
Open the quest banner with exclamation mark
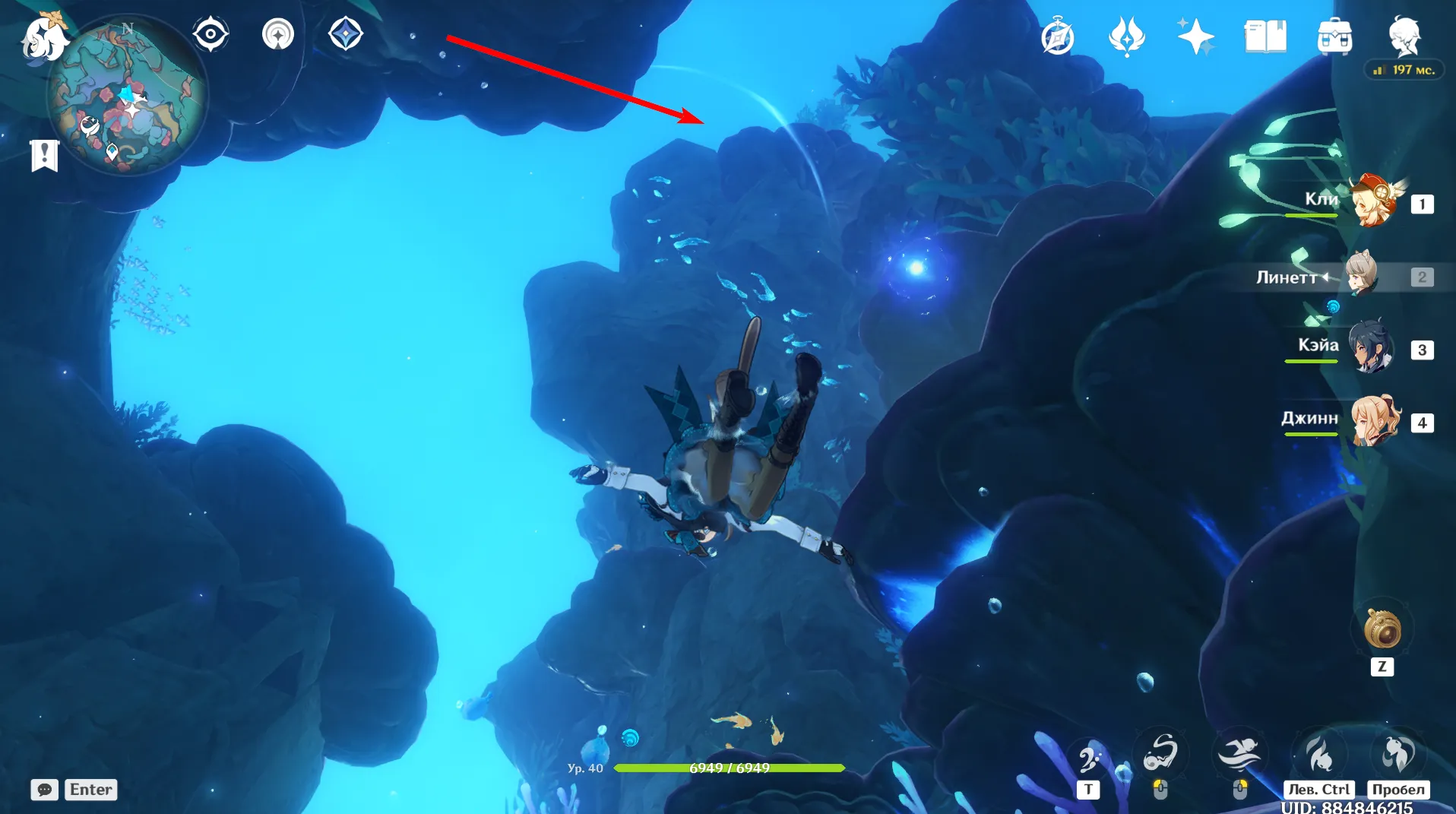coord(44,155)
